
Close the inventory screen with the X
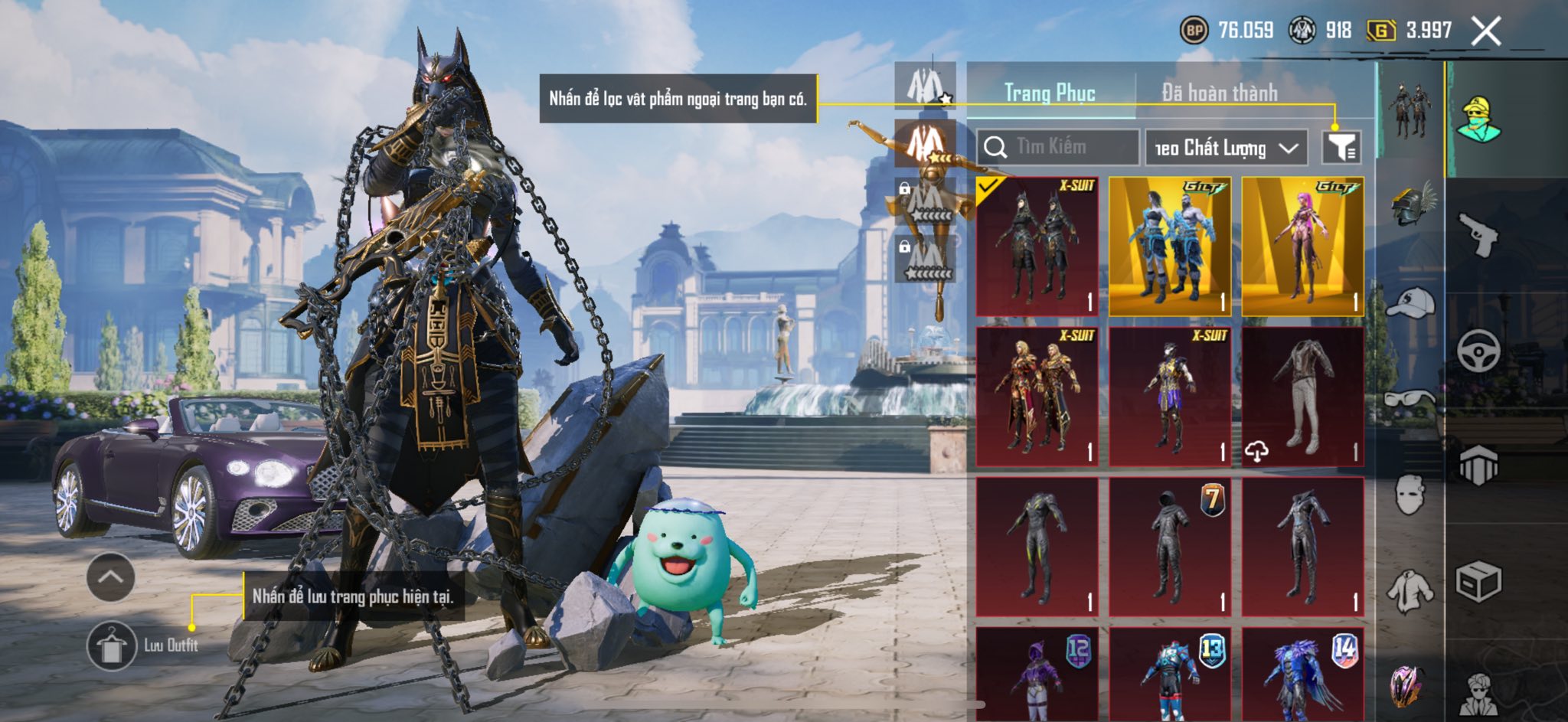pyautogui.click(x=1485, y=31)
